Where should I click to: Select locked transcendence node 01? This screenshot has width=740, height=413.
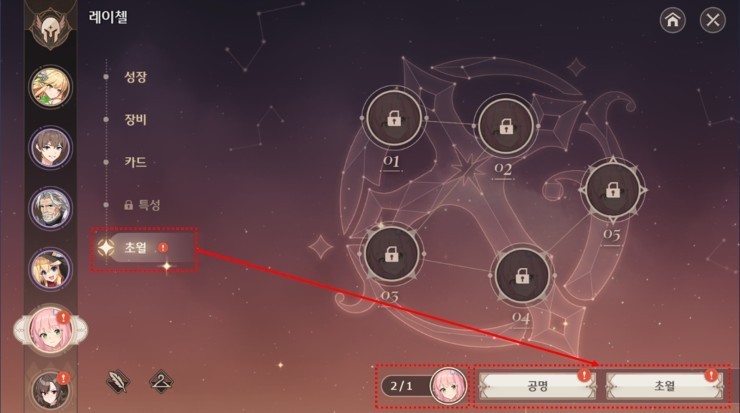pyautogui.click(x=392, y=118)
